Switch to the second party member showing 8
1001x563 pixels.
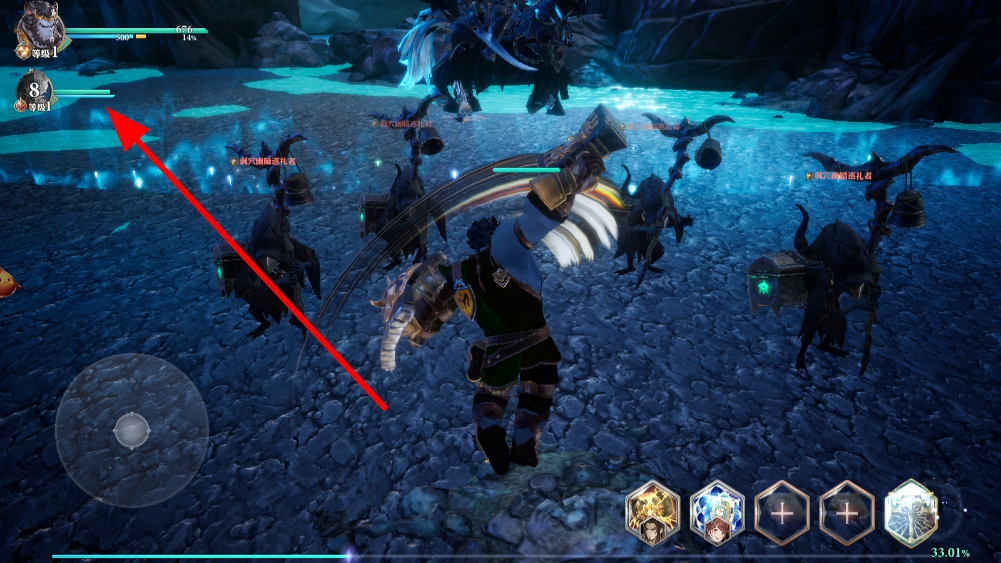36,91
